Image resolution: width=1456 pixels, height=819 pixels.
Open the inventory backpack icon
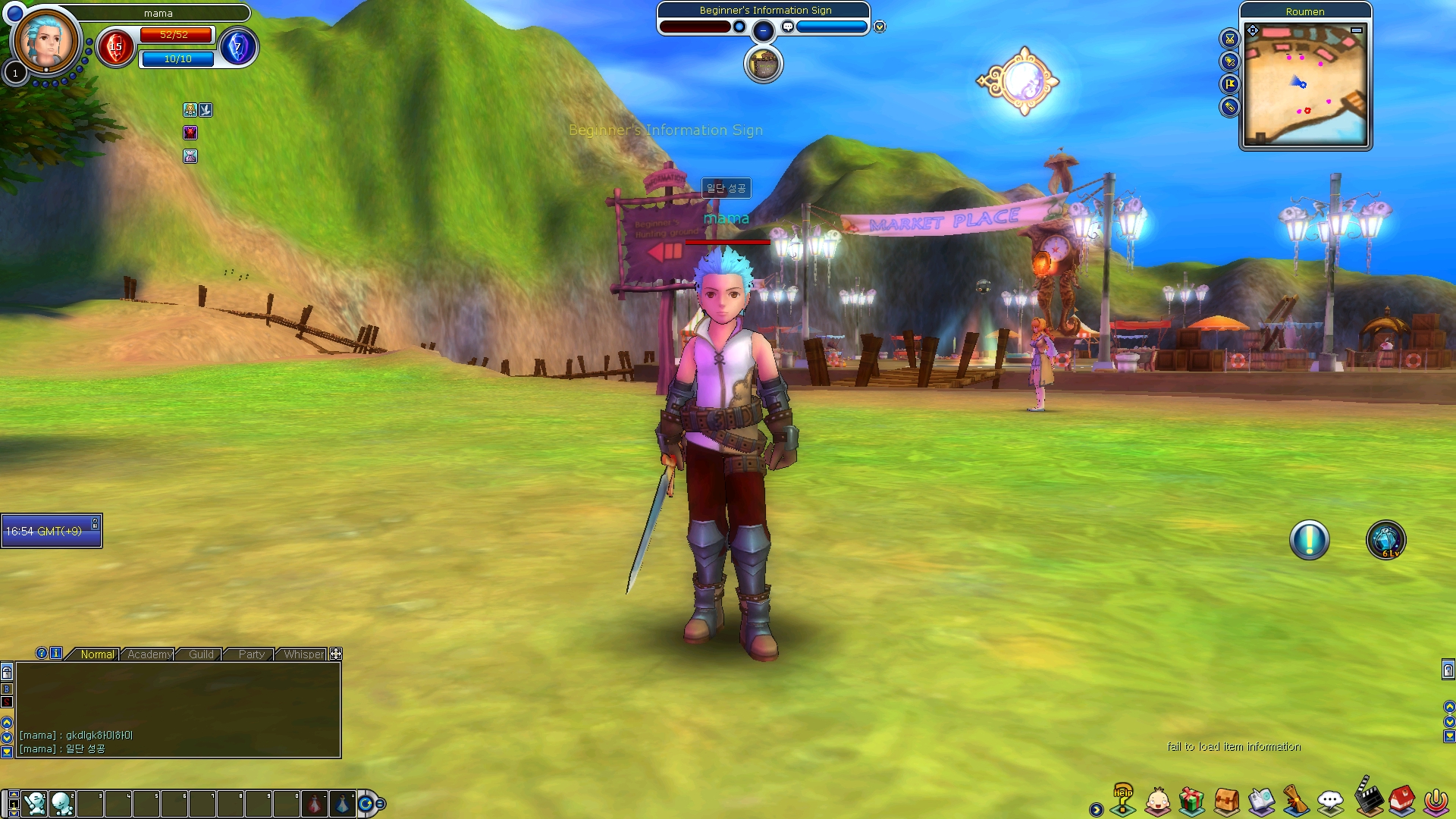(x=1228, y=799)
